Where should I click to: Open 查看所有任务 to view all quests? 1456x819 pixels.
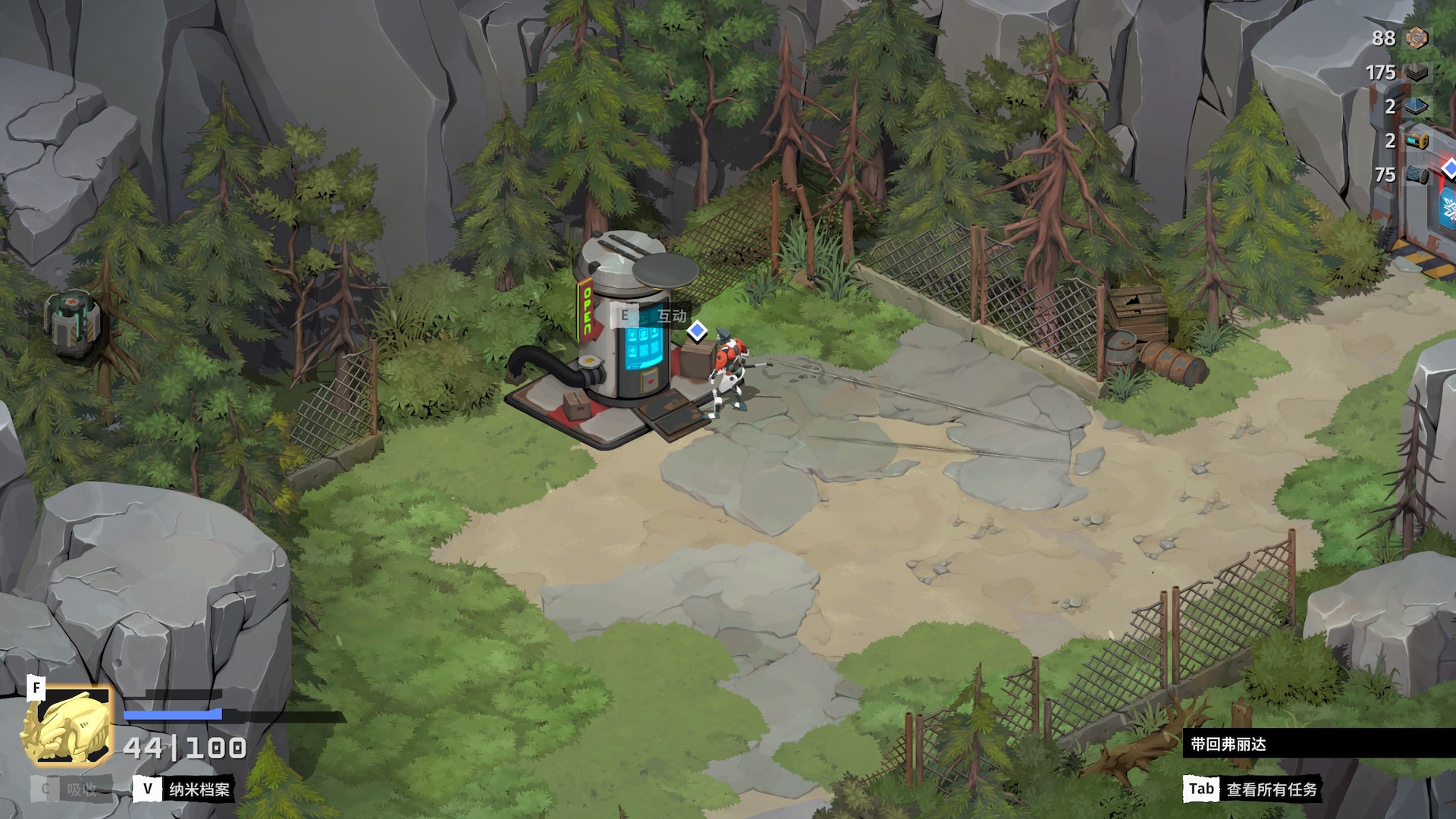[1252, 789]
